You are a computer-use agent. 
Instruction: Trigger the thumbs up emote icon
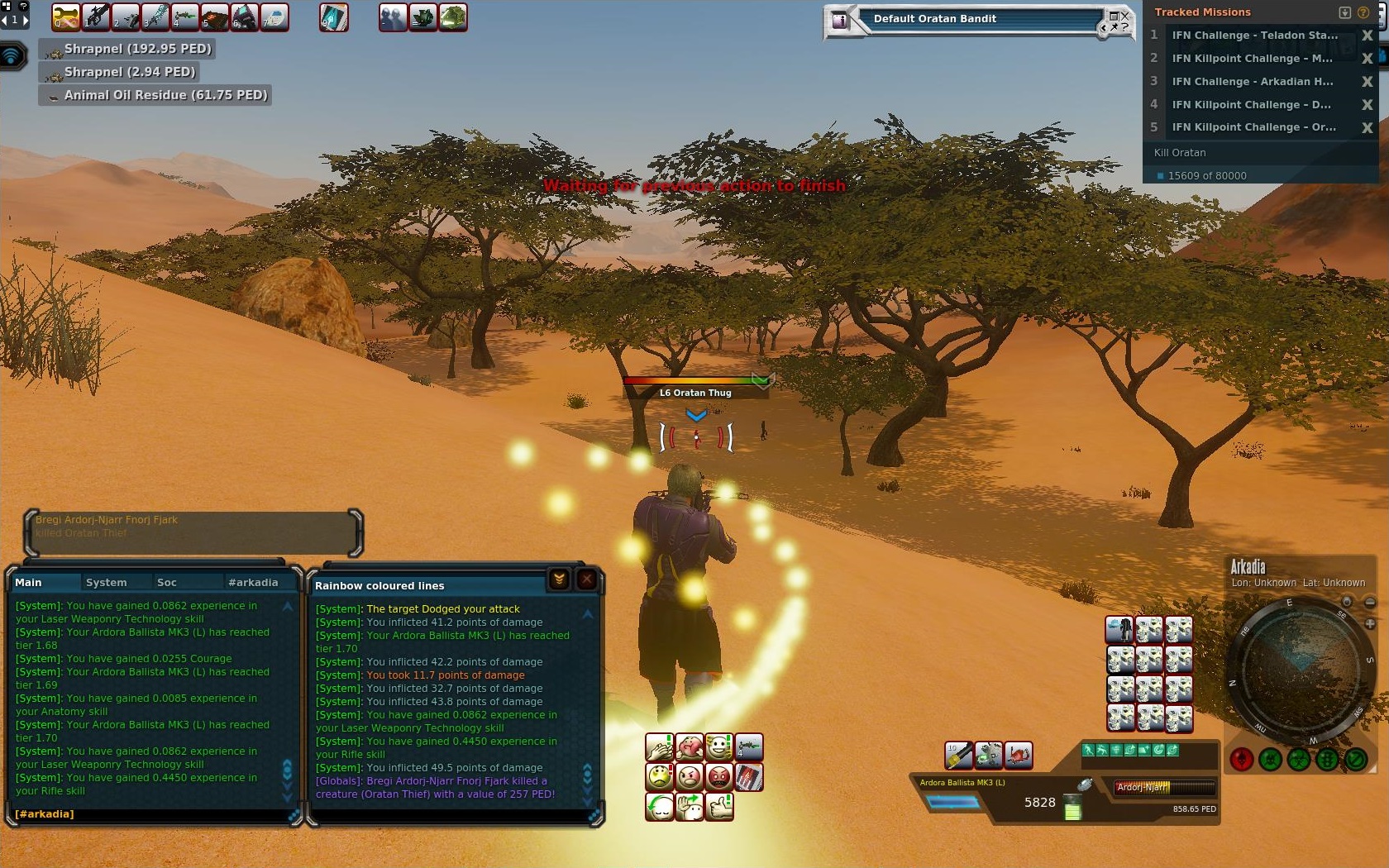click(x=719, y=806)
